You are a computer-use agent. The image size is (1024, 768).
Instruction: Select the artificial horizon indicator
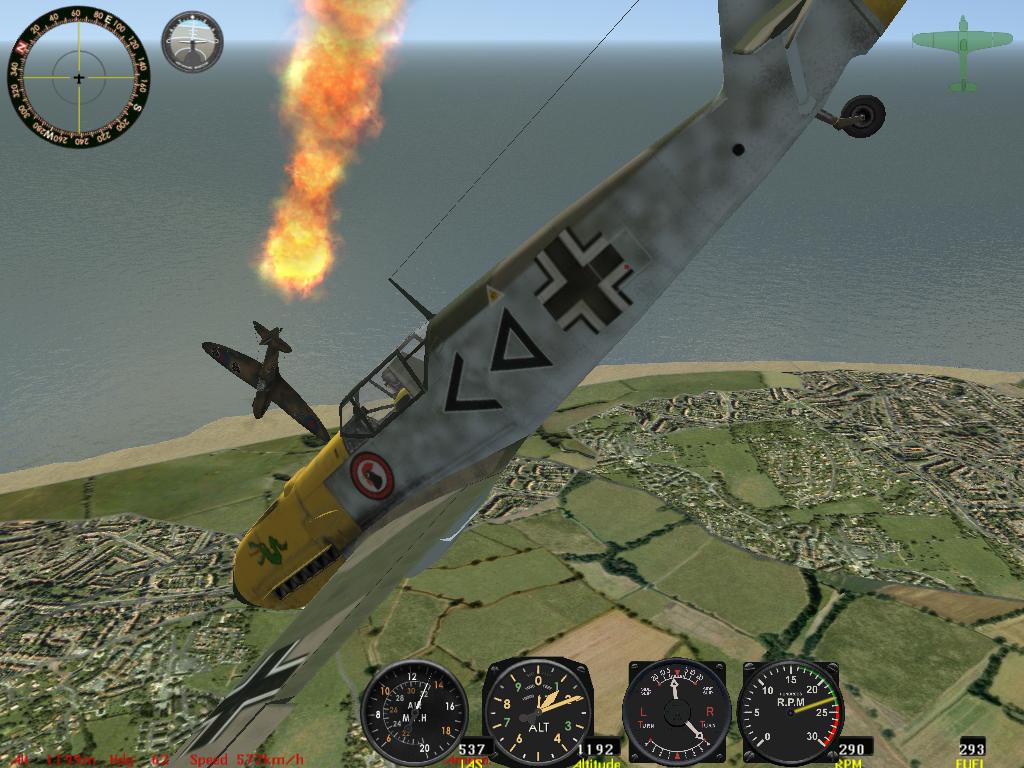(x=192, y=42)
